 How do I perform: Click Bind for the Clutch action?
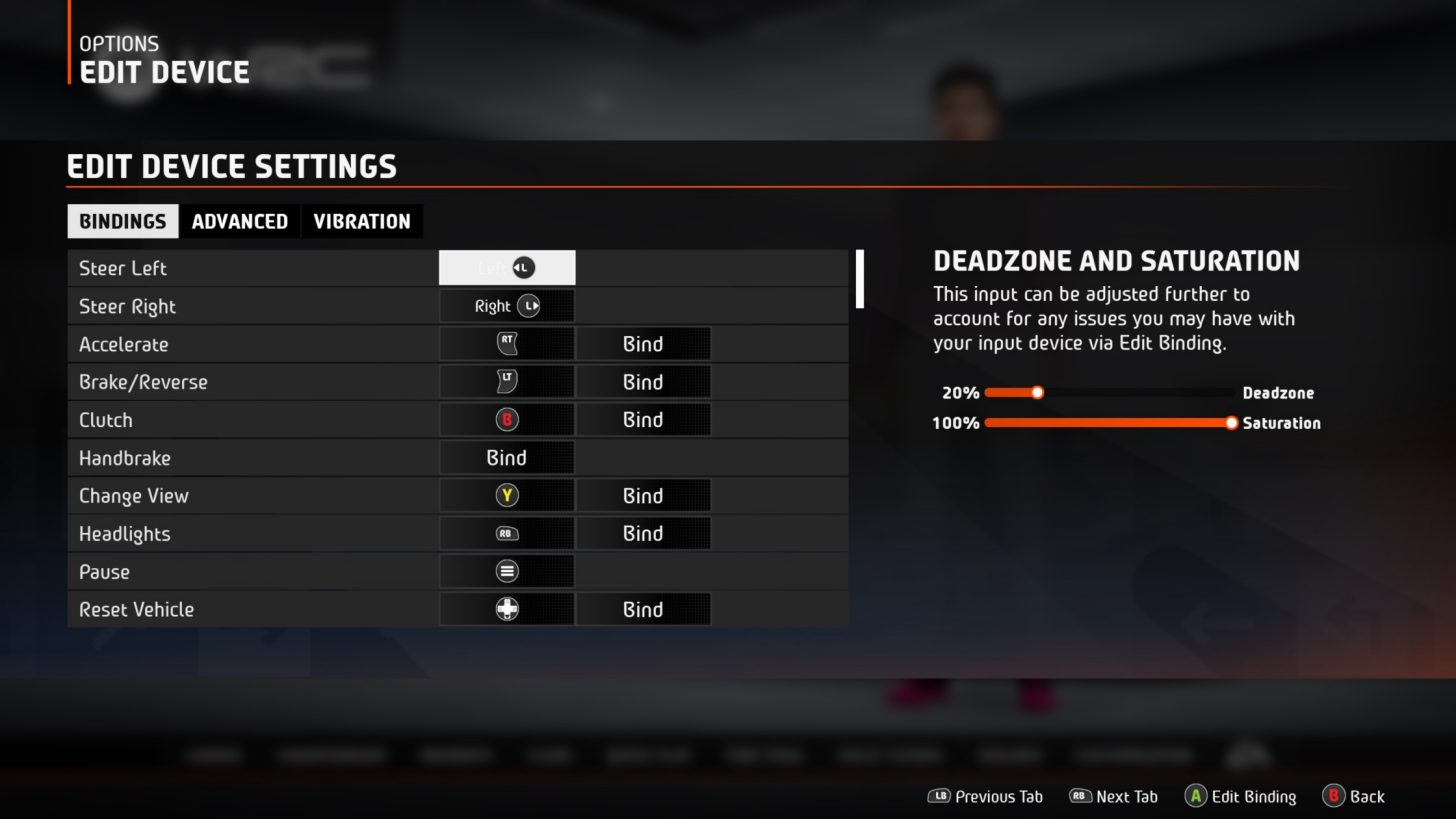pos(643,419)
